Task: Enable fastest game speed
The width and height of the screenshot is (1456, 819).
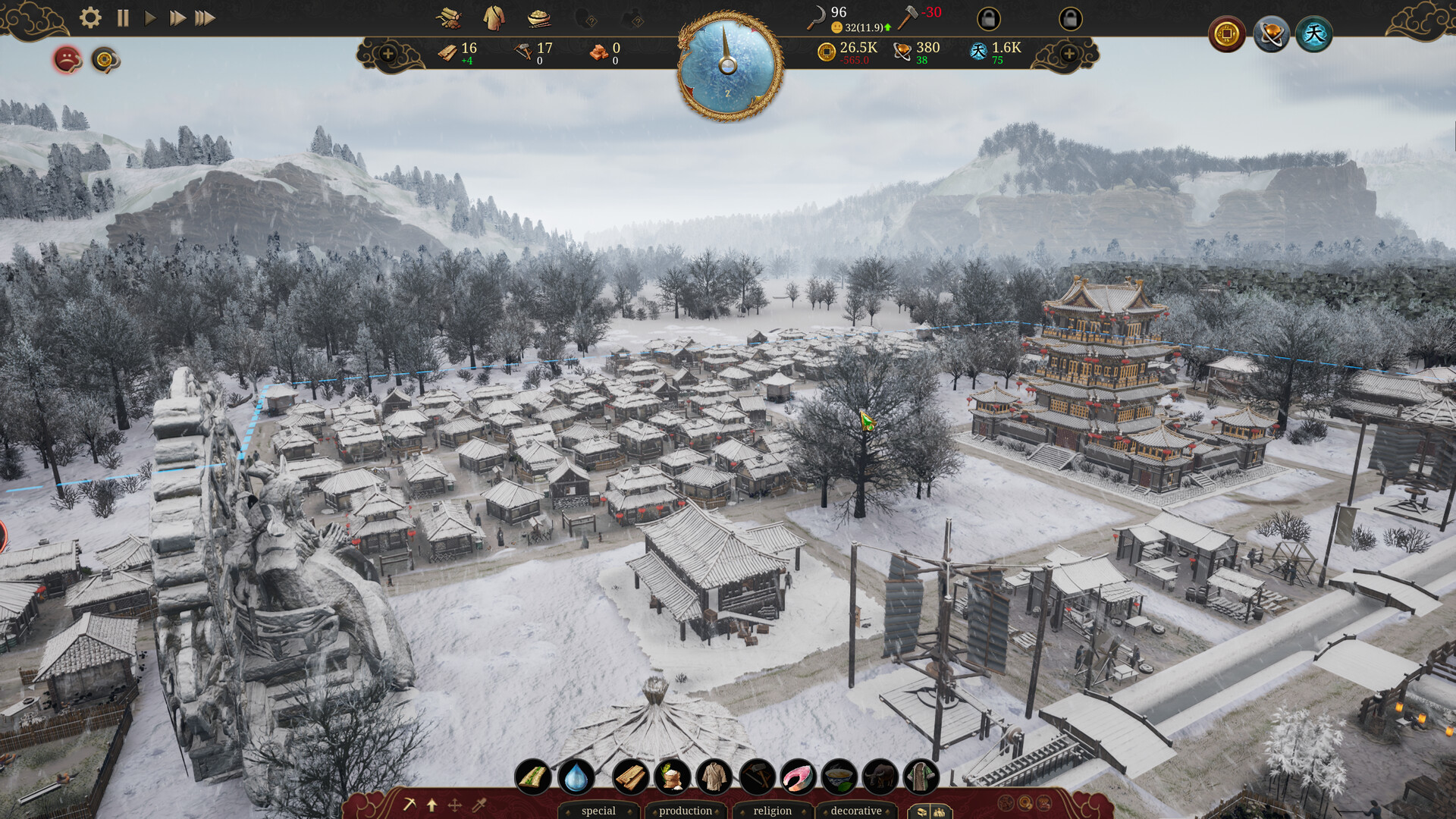Action: 205,19
